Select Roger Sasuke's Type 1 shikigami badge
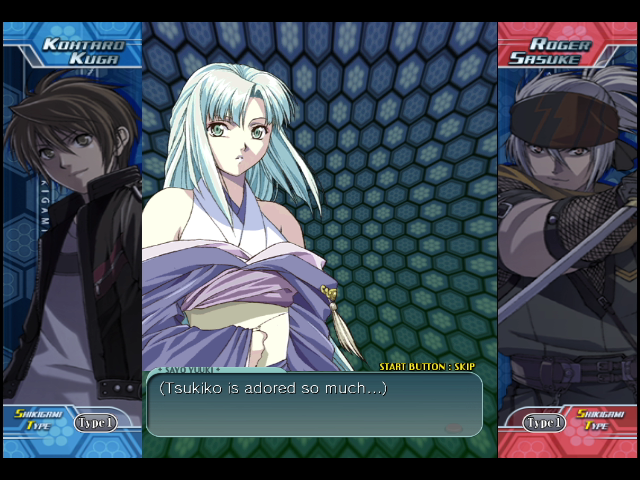This screenshot has height=480, width=640. pyautogui.click(x=544, y=423)
